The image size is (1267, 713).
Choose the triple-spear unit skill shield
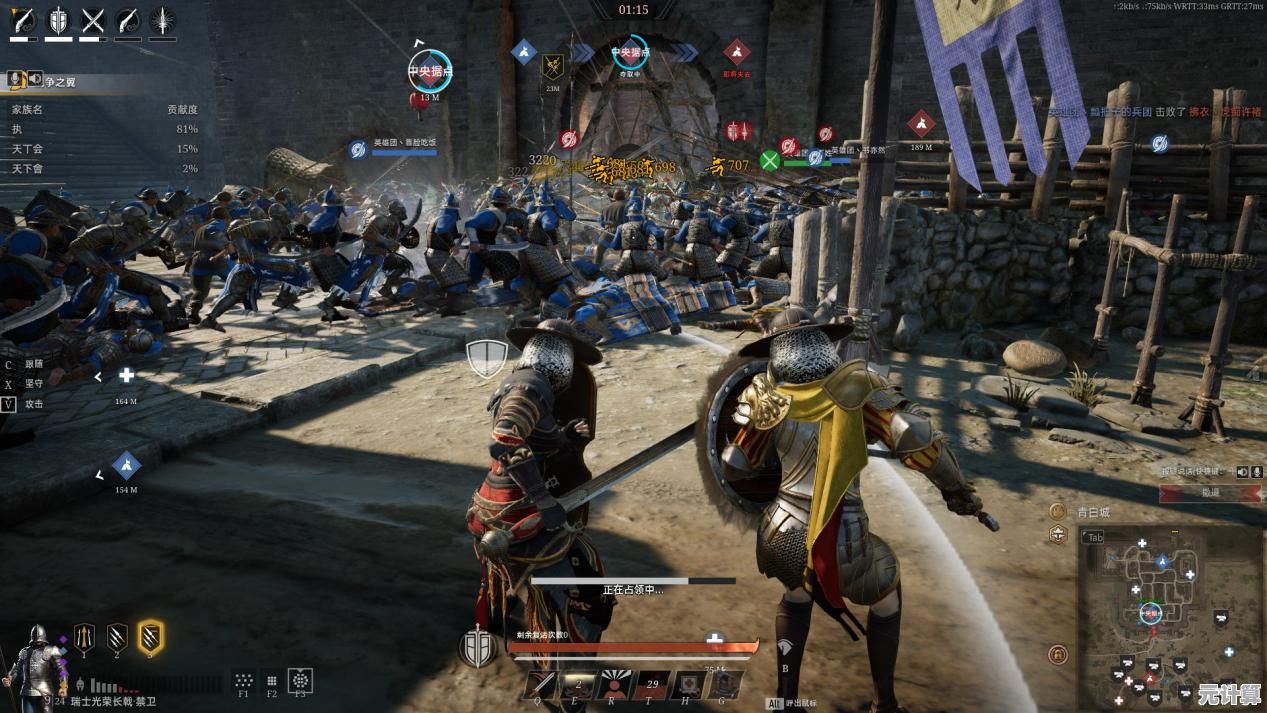(x=85, y=635)
